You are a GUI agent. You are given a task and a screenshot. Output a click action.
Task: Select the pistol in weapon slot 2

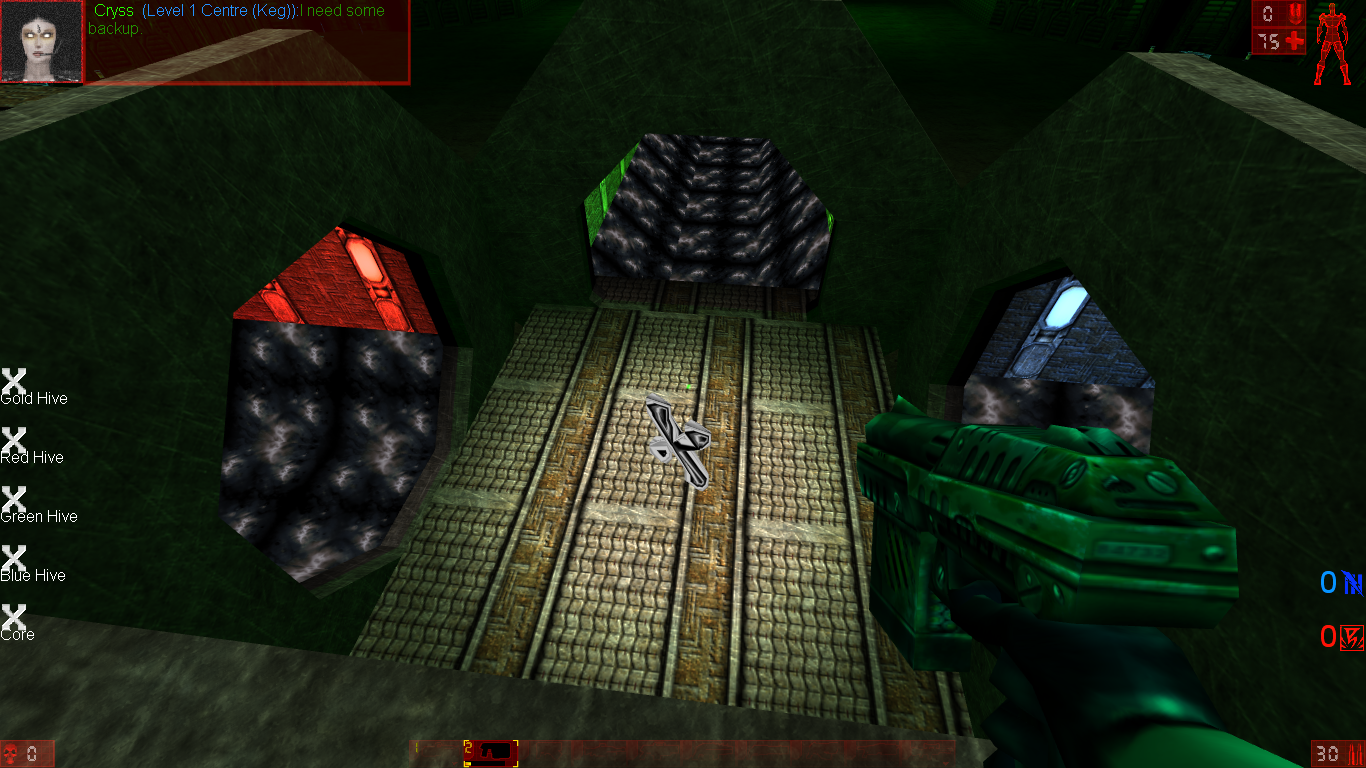point(490,752)
